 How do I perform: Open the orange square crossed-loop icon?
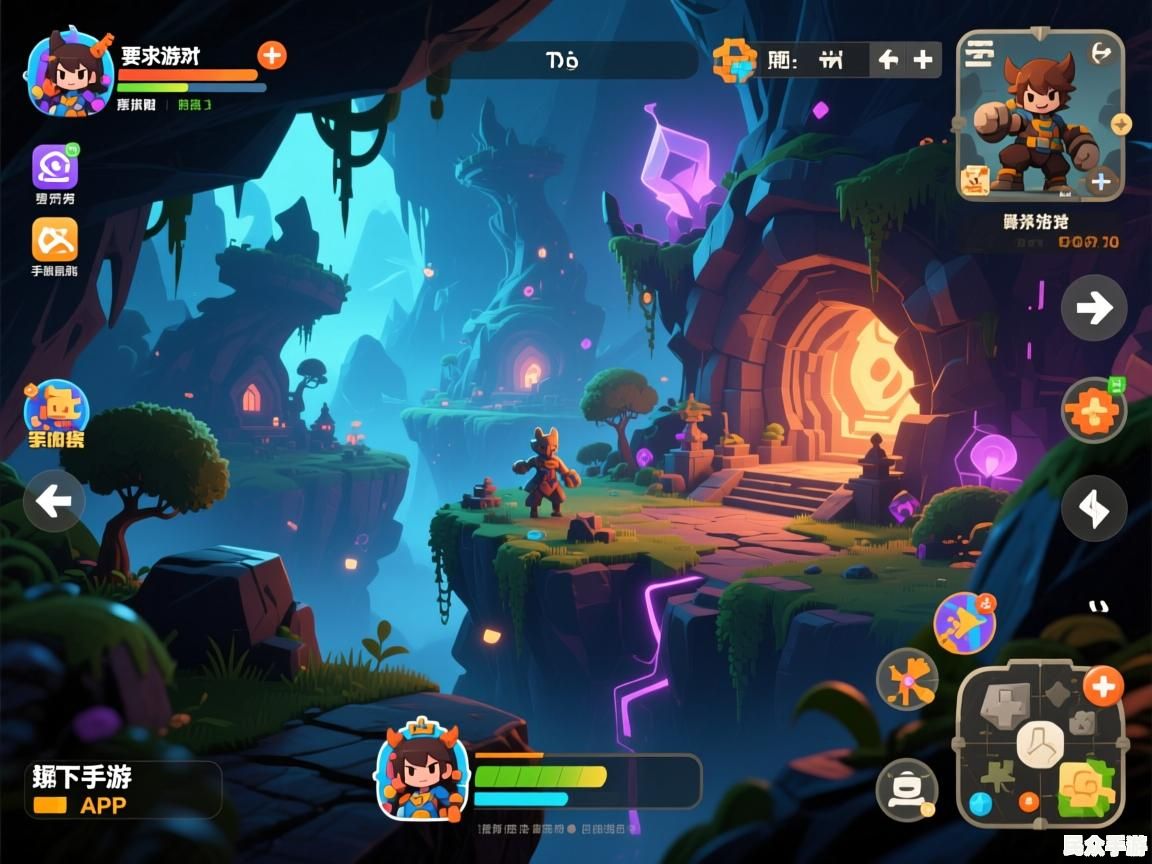pos(55,240)
